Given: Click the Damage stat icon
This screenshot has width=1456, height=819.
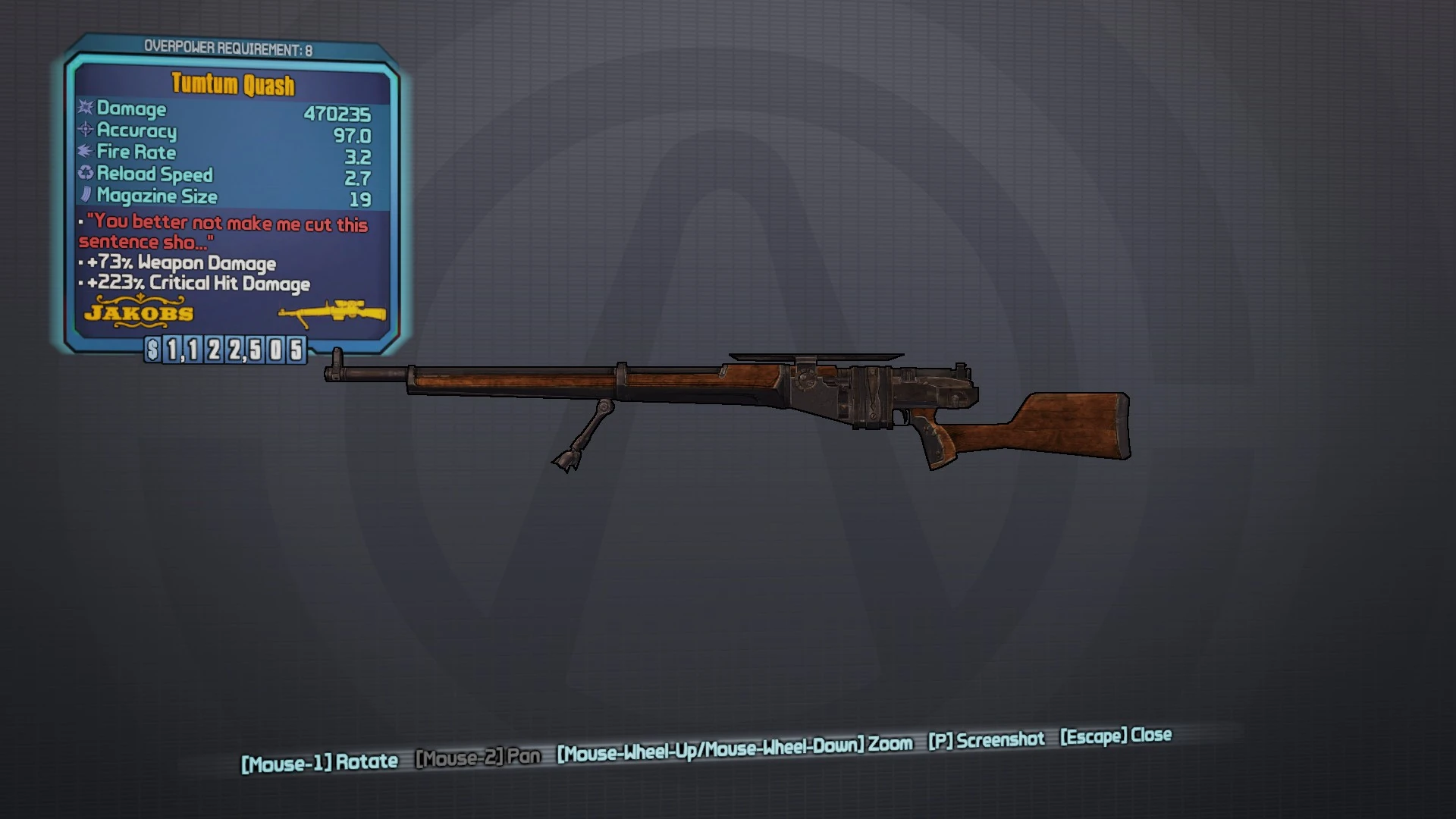Looking at the screenshot, I should [x=83, y=108].
